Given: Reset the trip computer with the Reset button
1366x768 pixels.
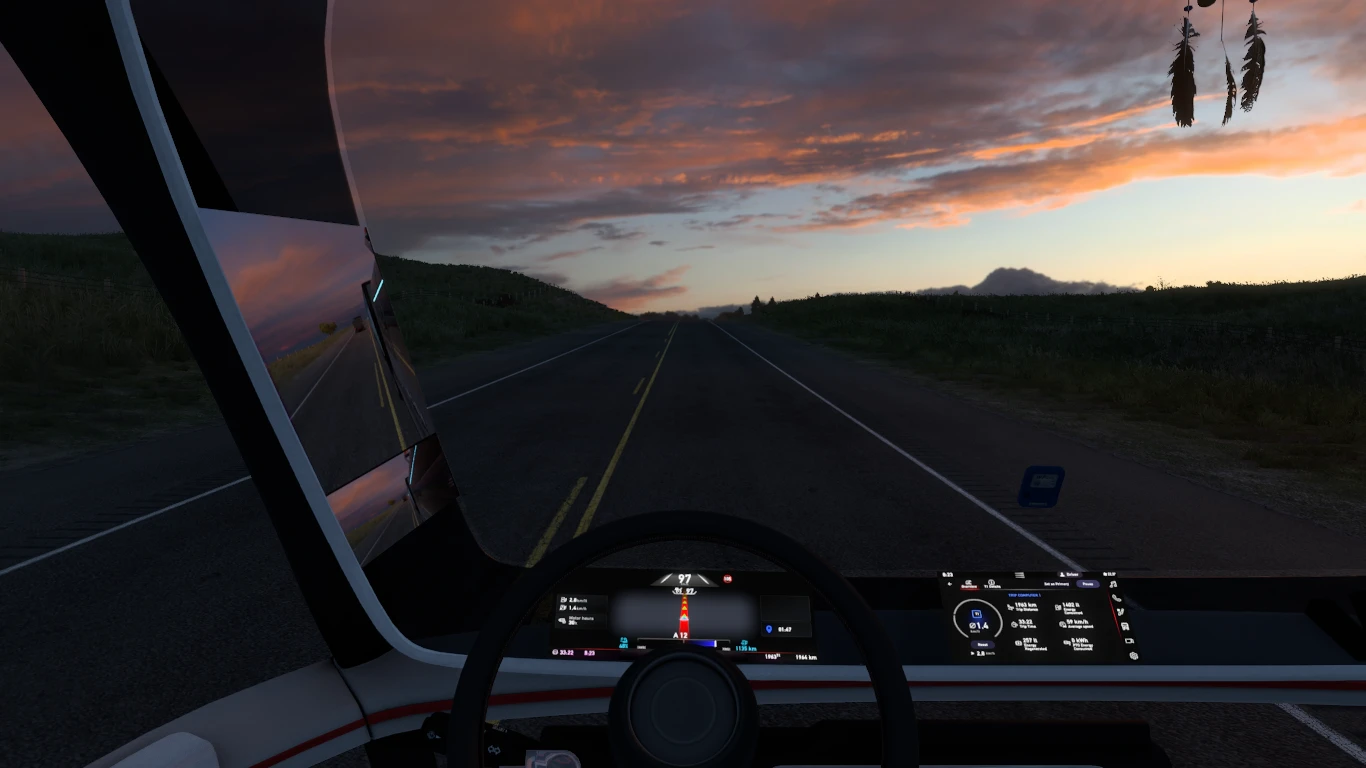Looking at the screenshot, I should point(983,645).
